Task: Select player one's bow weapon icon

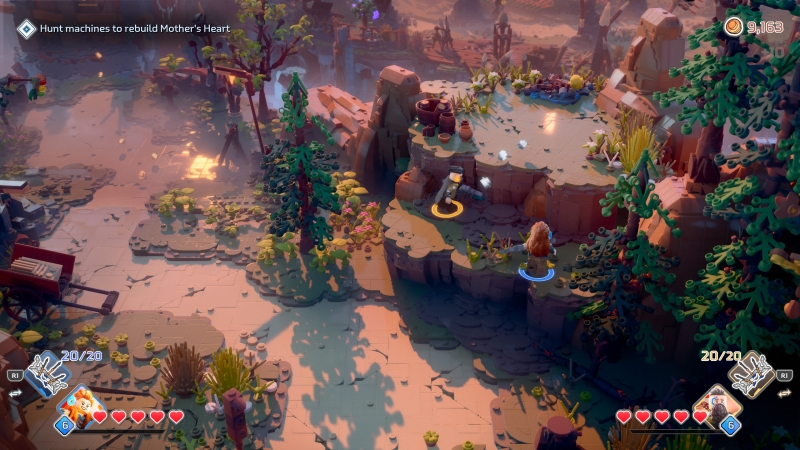Action: coord(46,374)
